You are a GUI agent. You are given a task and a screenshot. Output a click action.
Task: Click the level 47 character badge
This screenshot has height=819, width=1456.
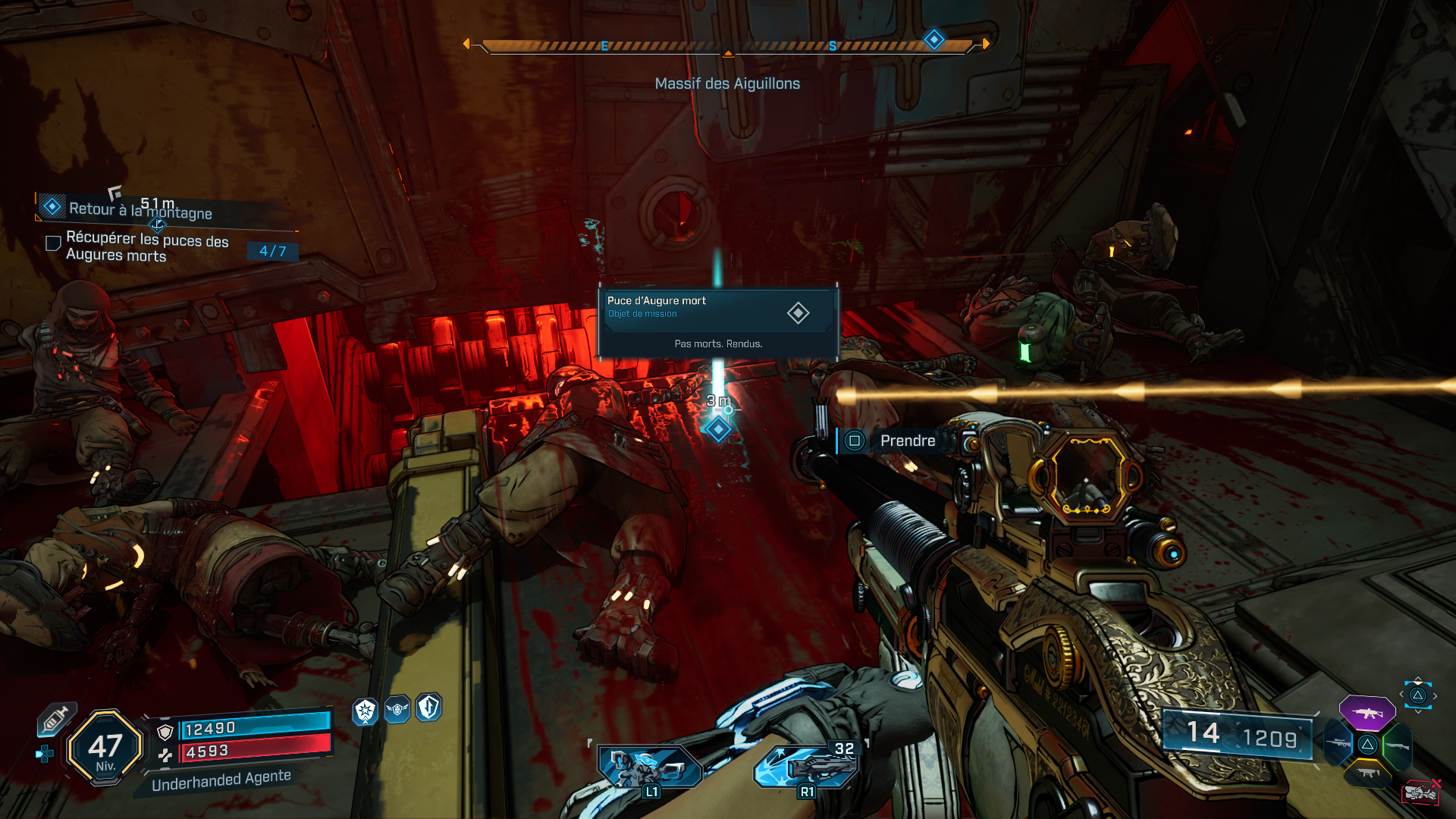[105, 748]
